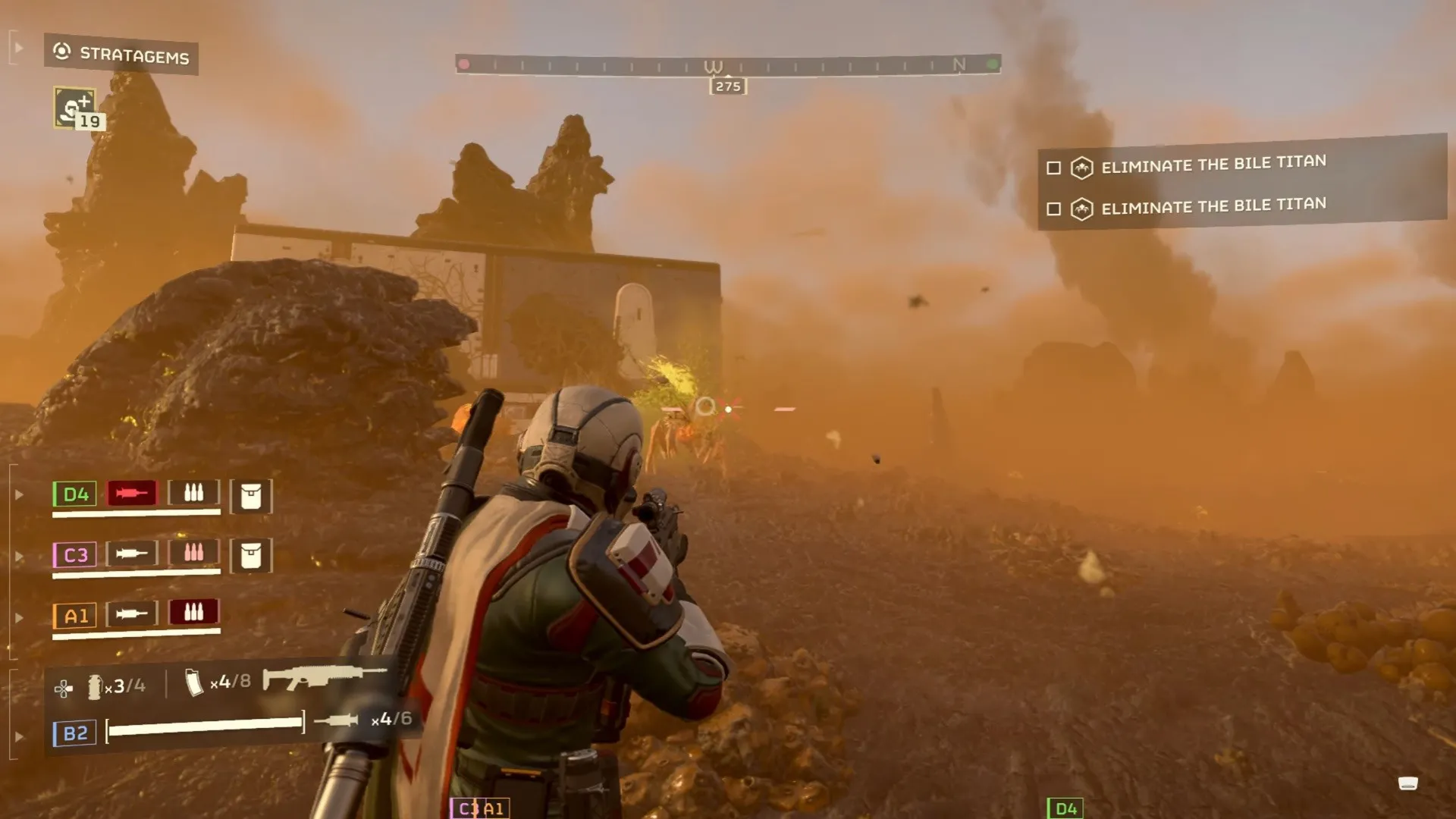Image resolution: width=1456 pixels, height=819 pixels.
Task: Select the Reinforce stratagem icon showing 19
Action: coord(75,108)
